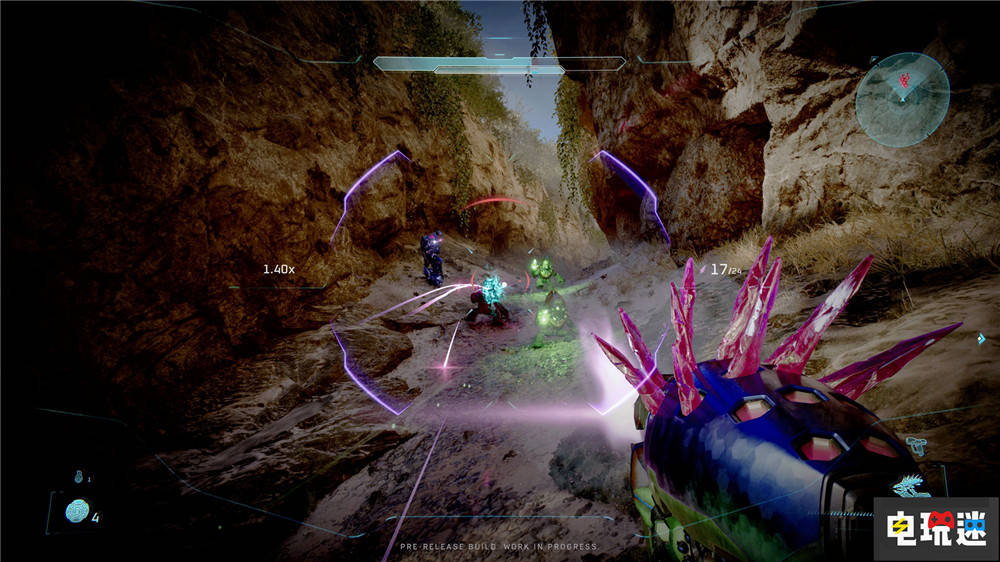
Task: Select the small frag grenade icon
Action: point(78,478)
